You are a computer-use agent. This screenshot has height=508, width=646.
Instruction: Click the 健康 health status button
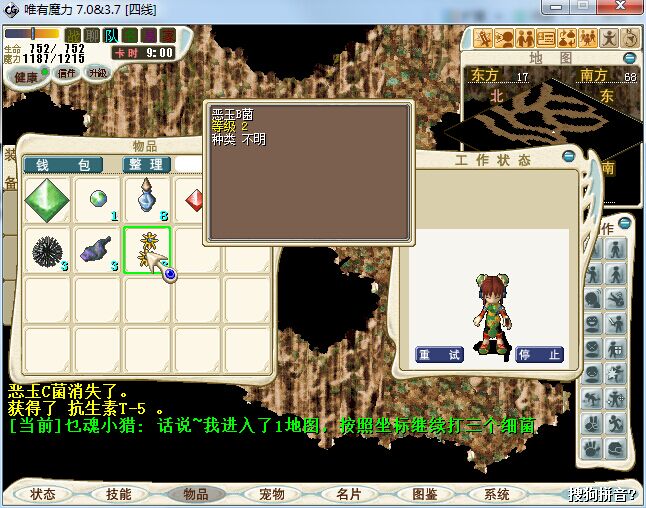pyautogui.click(x=28, y=77)
